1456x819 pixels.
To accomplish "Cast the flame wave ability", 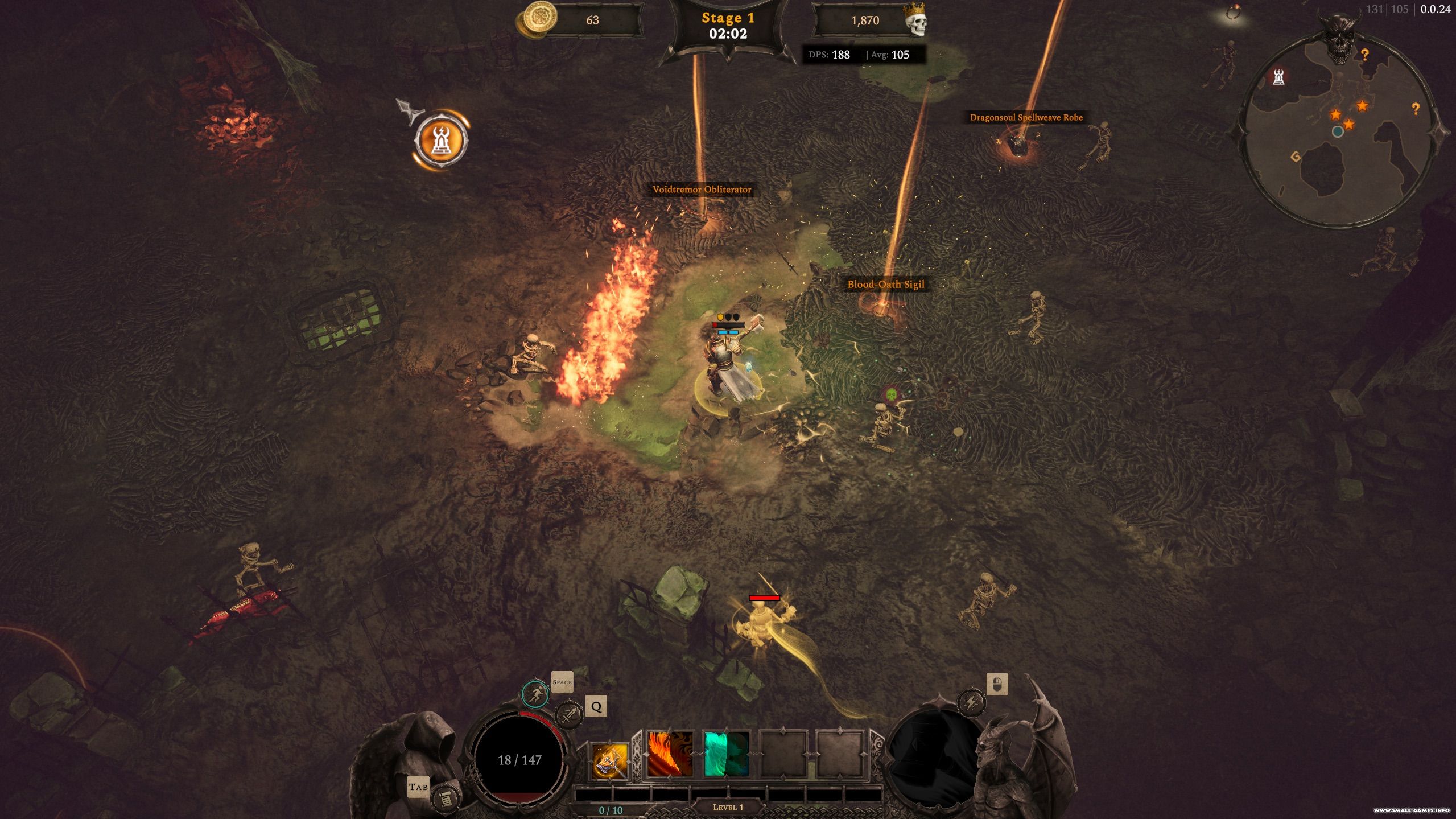I will pos(670,754).
